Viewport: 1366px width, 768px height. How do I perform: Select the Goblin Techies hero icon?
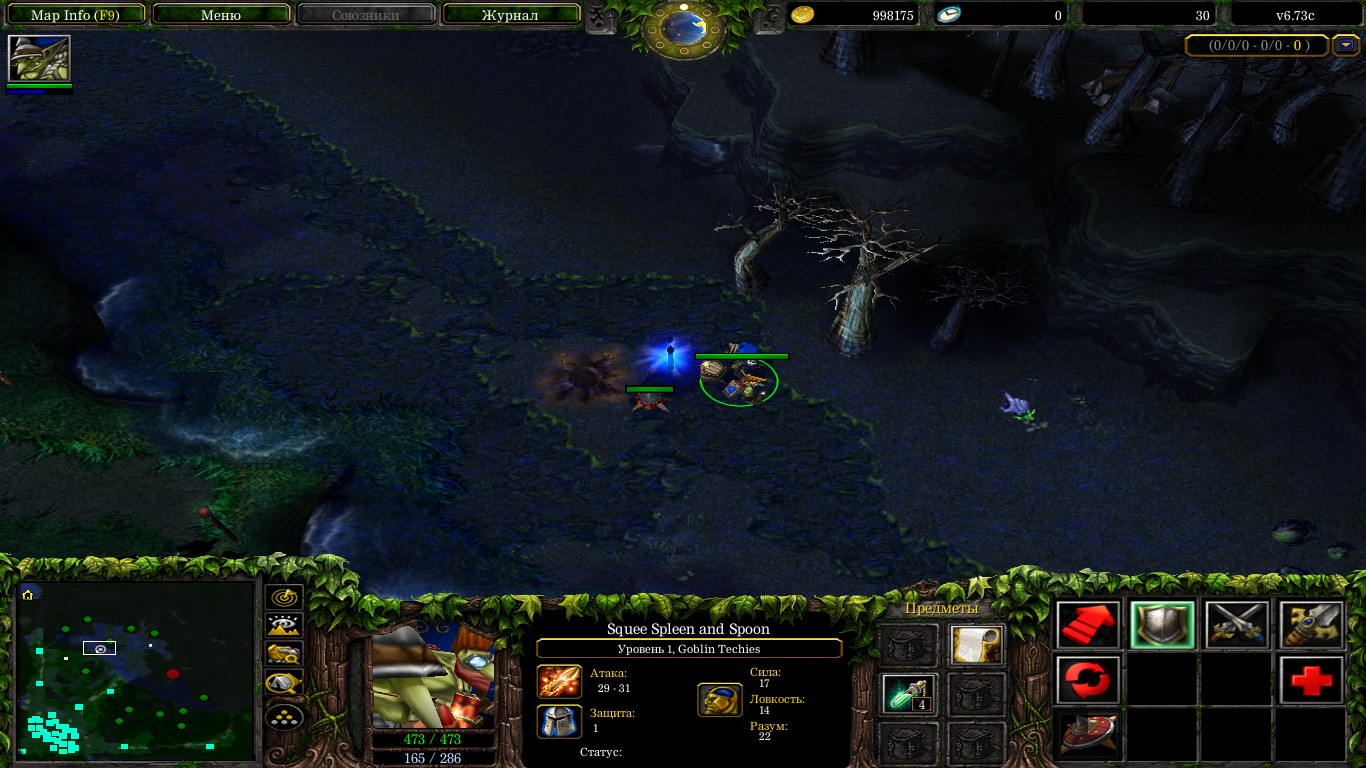(x=40, y=58)
